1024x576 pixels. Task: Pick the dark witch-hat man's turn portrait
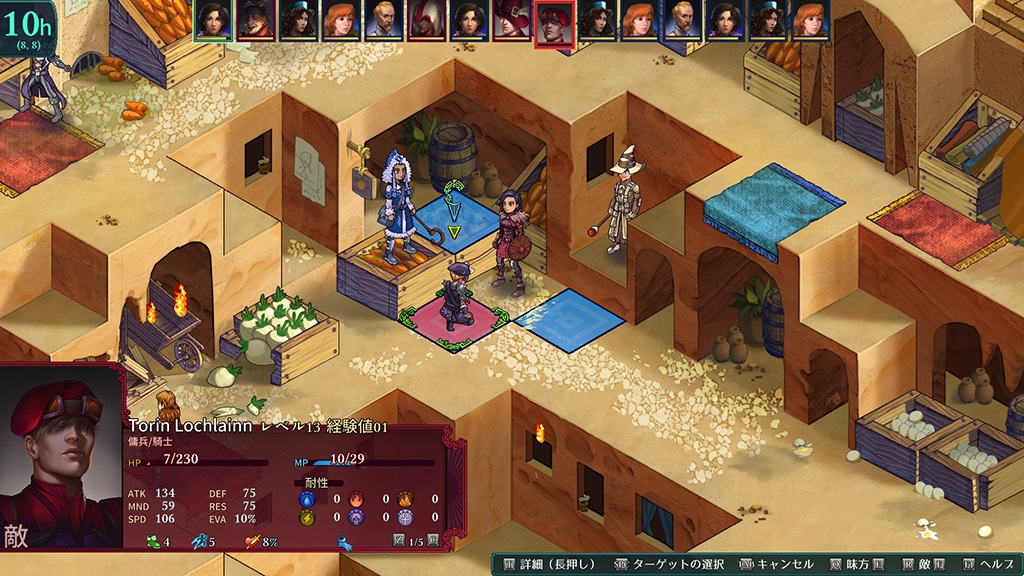[x=256, y=21]
